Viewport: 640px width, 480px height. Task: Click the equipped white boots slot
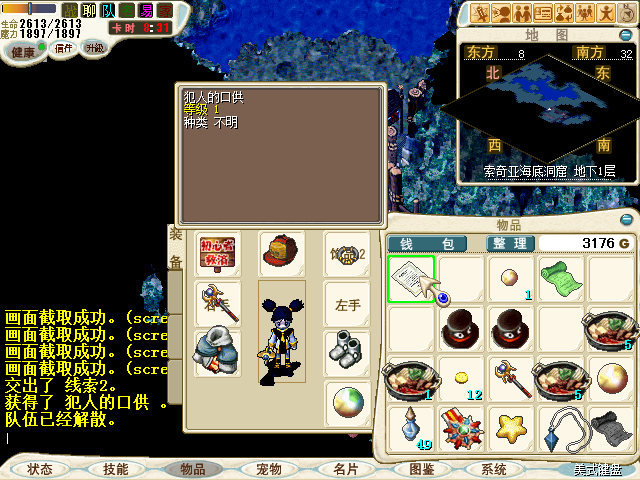tap(347, 352)
